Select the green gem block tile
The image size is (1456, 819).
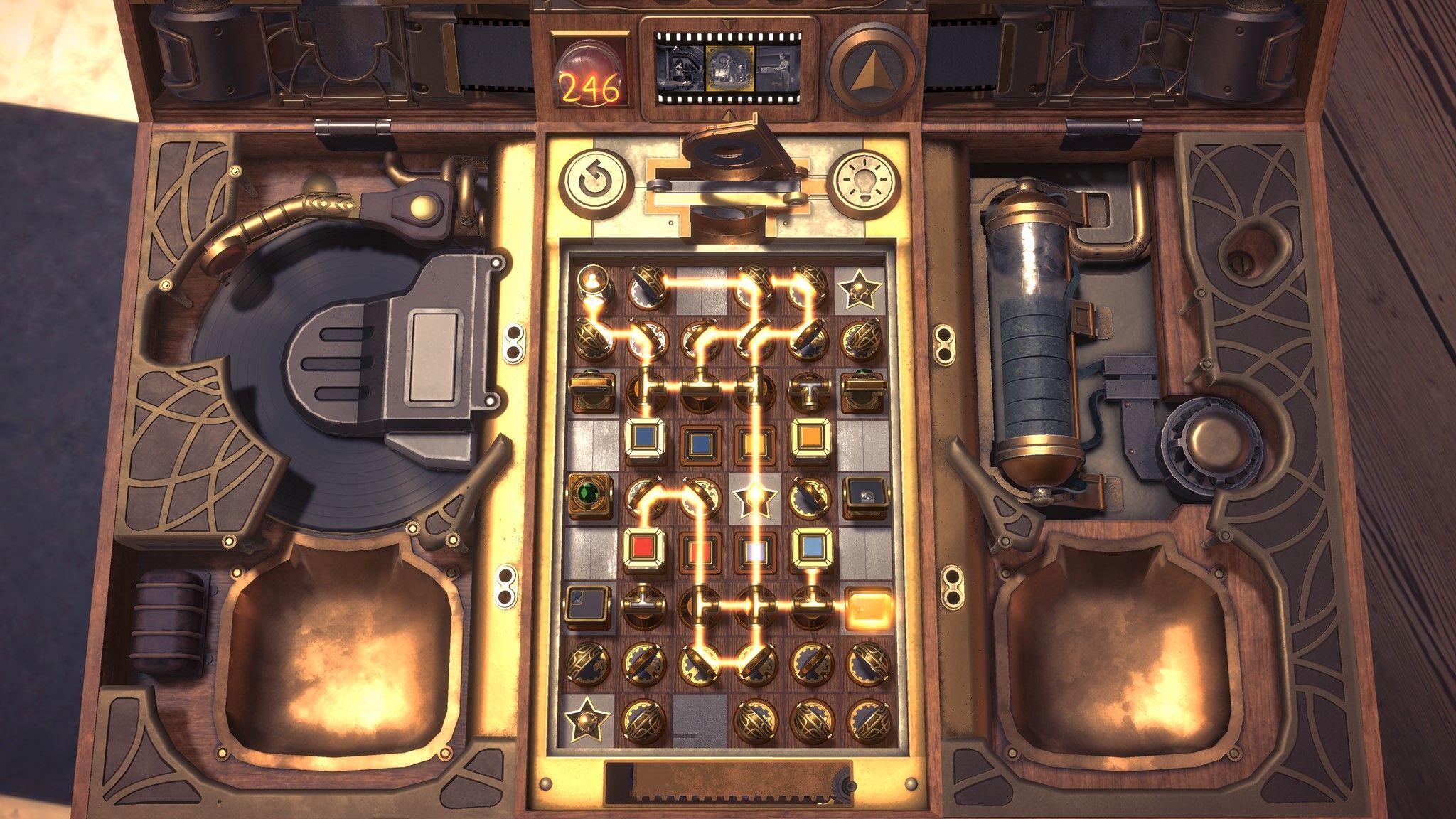589,494
